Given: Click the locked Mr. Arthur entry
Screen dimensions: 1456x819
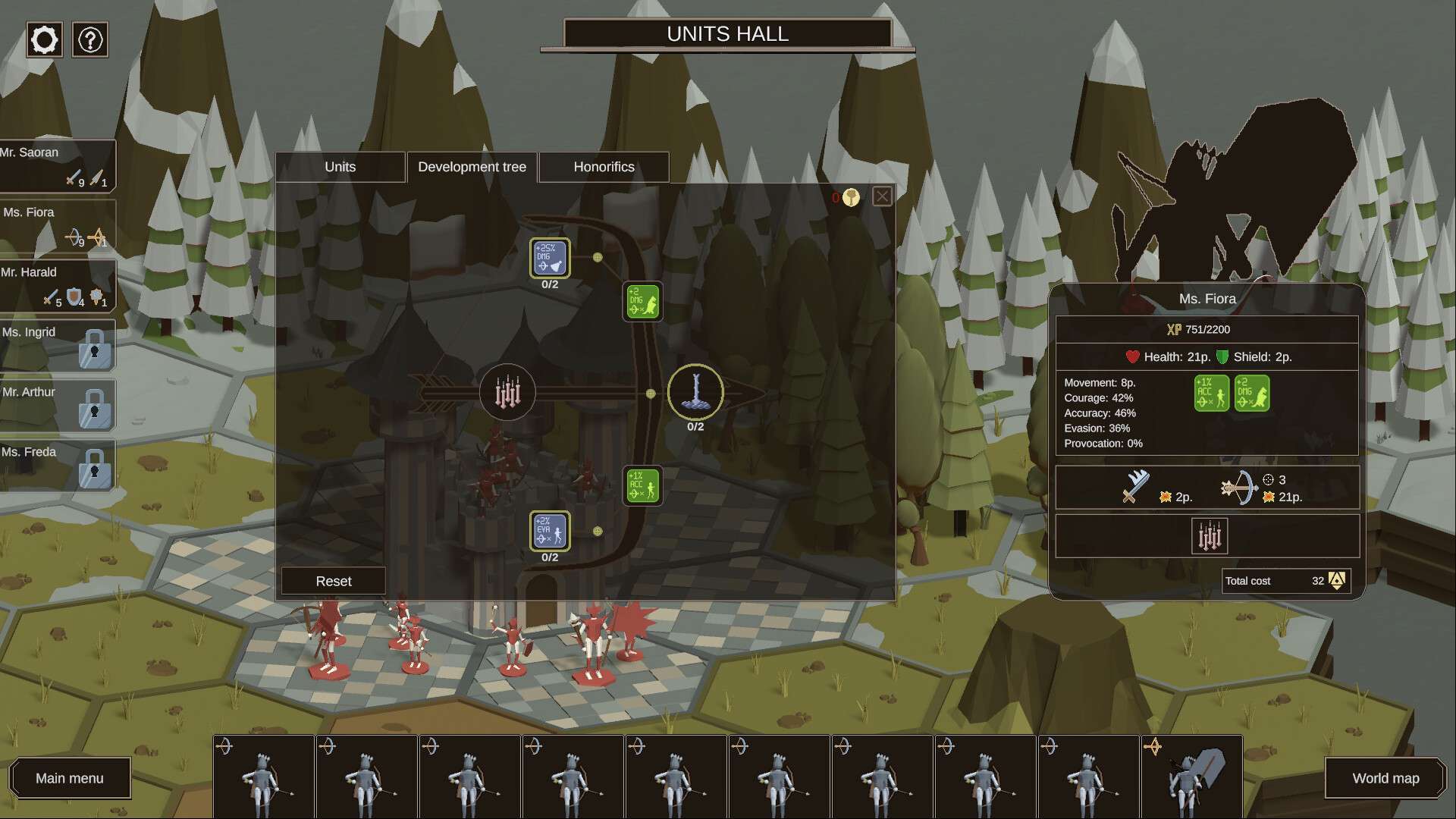Looking at the screenshot, I should (57, 405).
